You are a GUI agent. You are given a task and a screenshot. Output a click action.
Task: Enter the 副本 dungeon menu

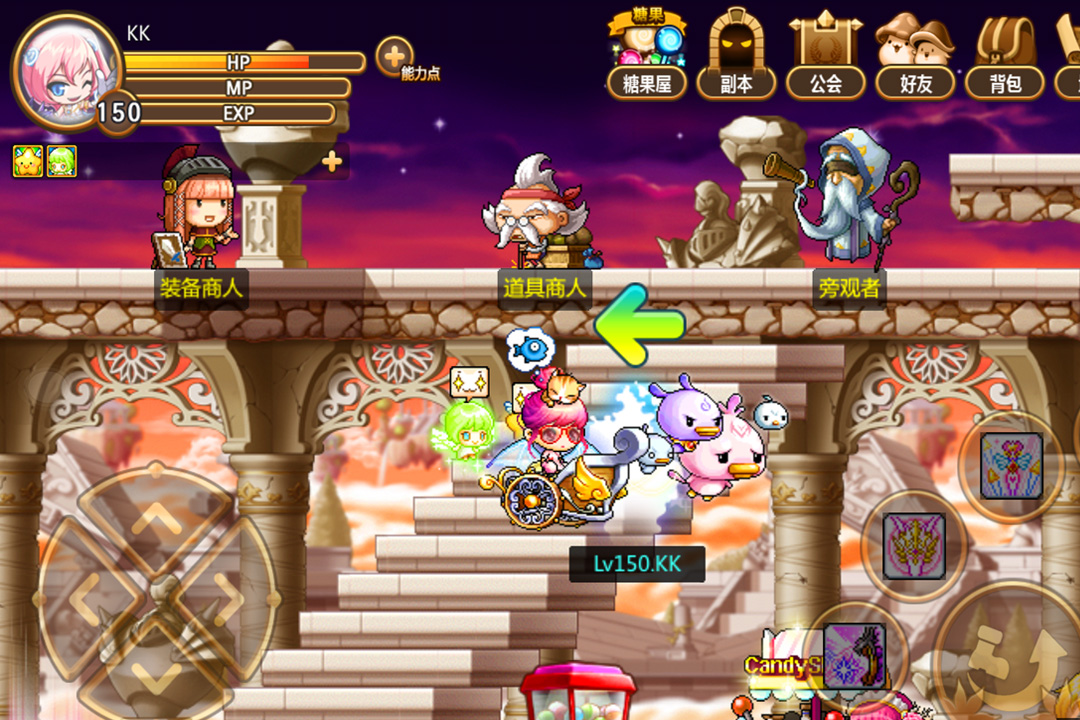pyautogui.click(x=737, y=58)
